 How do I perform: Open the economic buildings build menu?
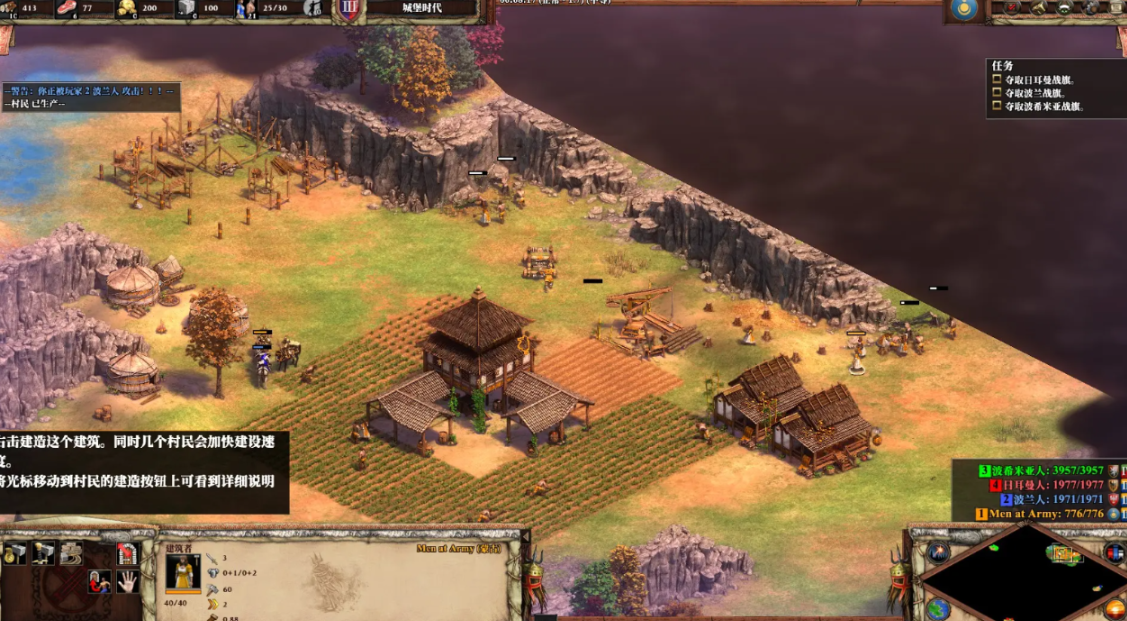[x=15, y=553]
